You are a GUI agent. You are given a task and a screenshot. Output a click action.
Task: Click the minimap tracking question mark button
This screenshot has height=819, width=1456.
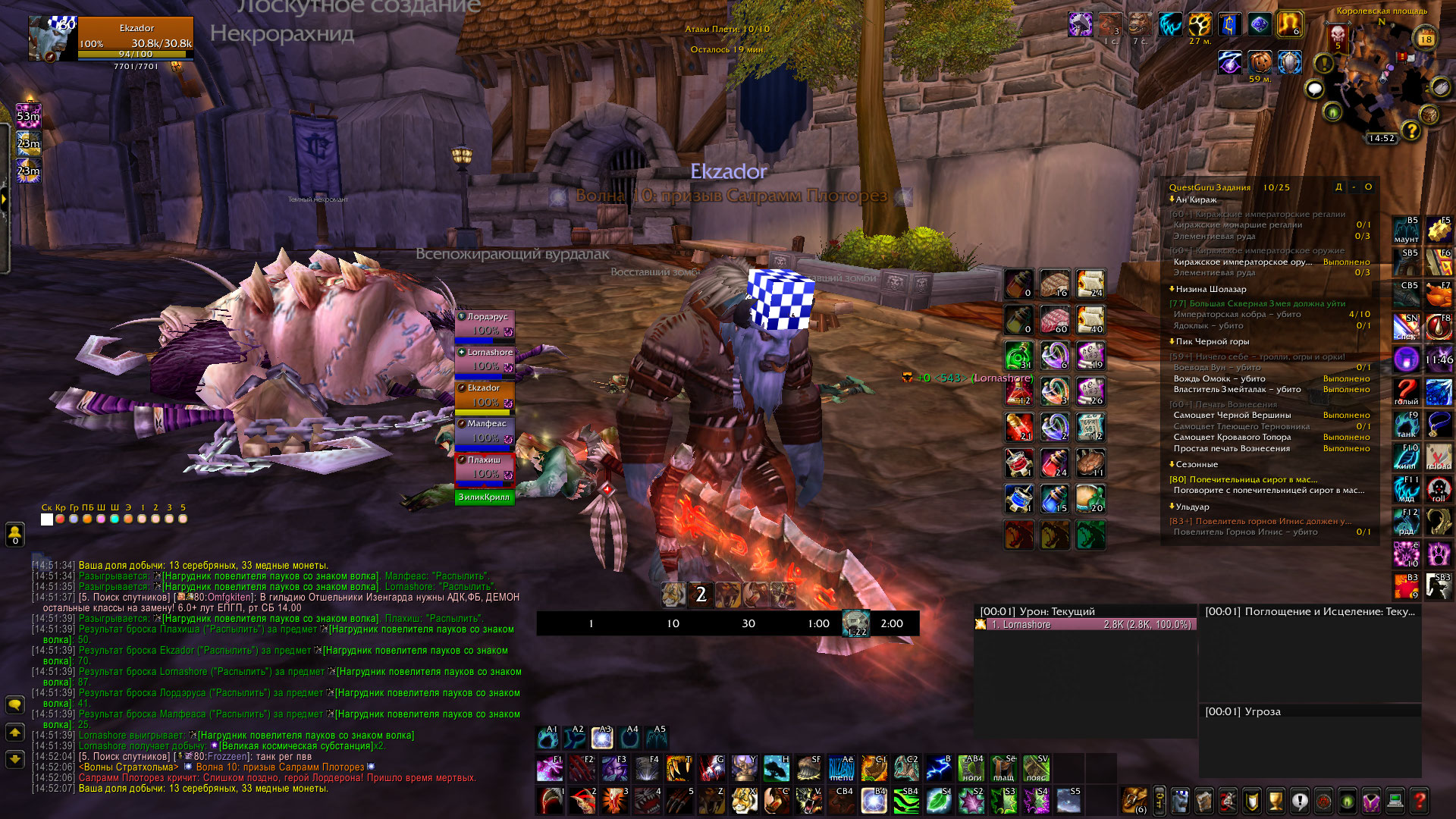pos(1410,130)
